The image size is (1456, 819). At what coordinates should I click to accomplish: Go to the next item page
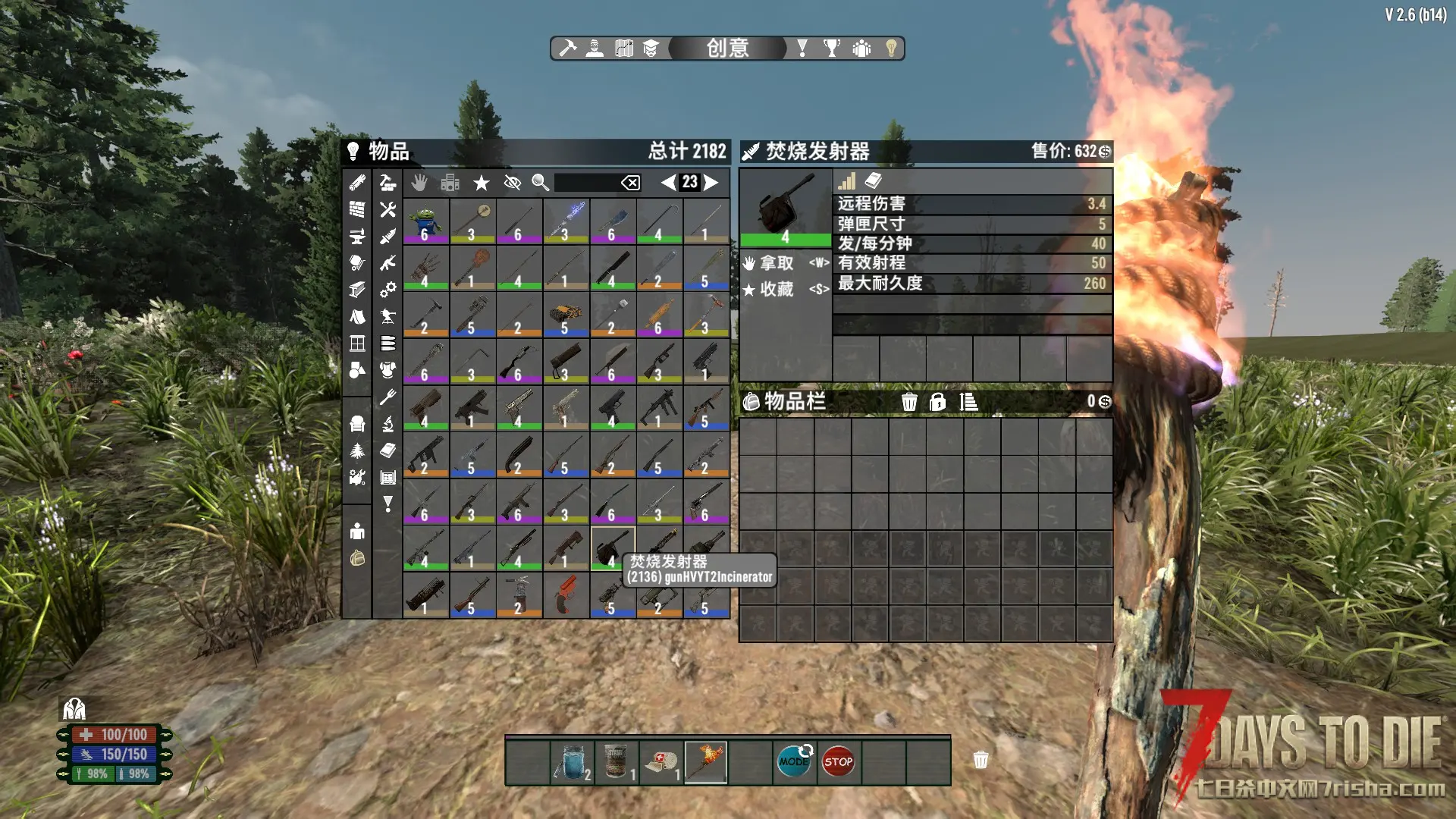tap(711, 182)
